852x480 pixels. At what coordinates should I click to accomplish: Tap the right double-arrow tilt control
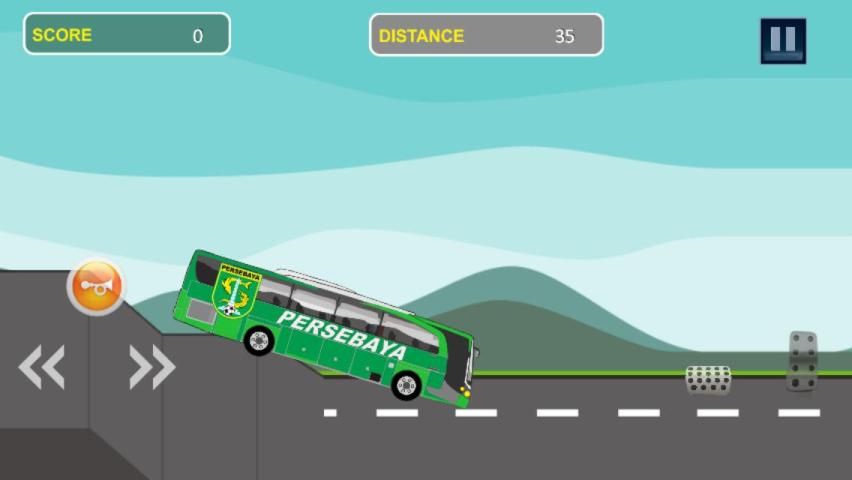tap(152, 367)
